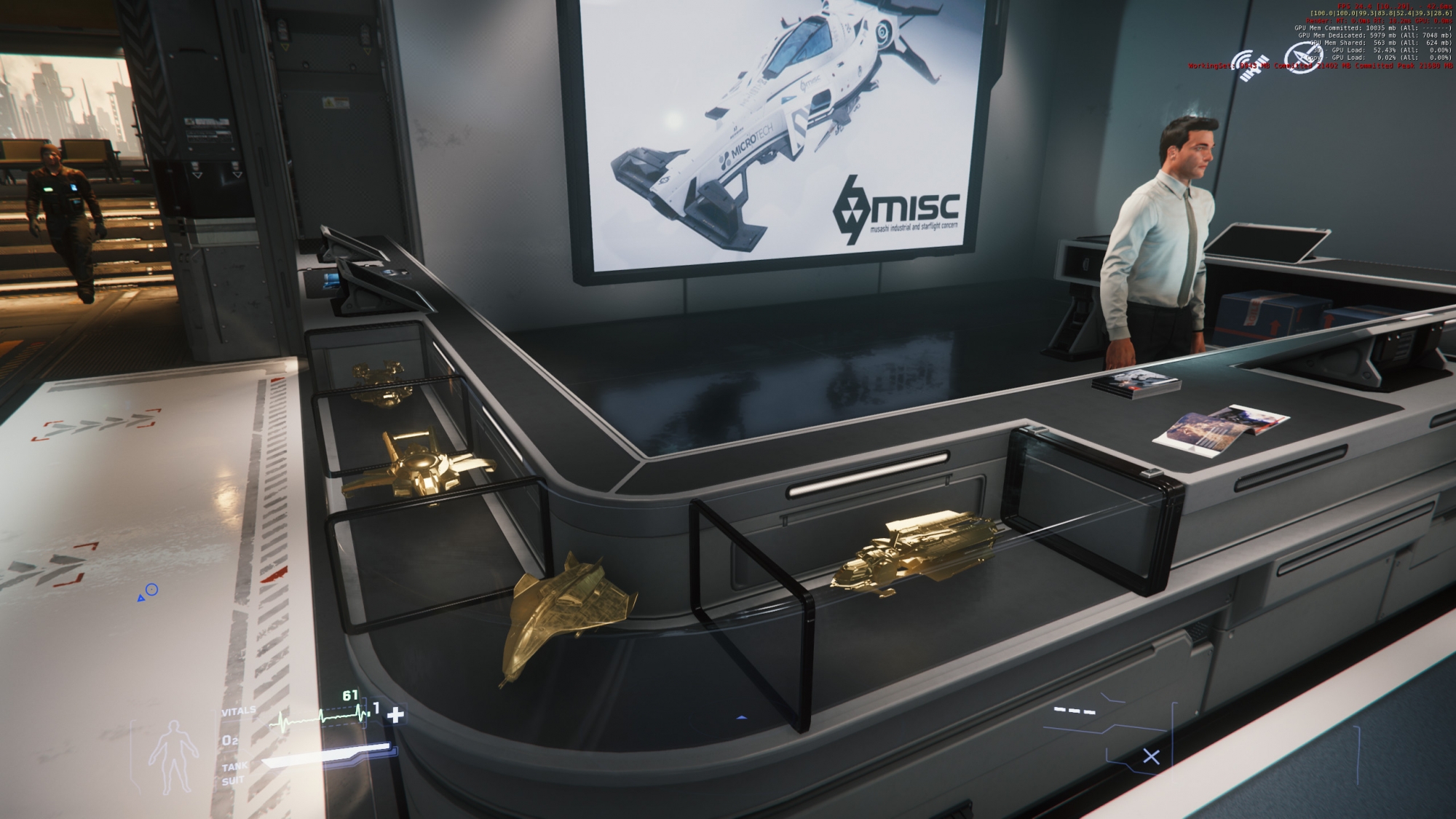
Task: Select the X weapon indicator icon
Action: click(1151, 757)
